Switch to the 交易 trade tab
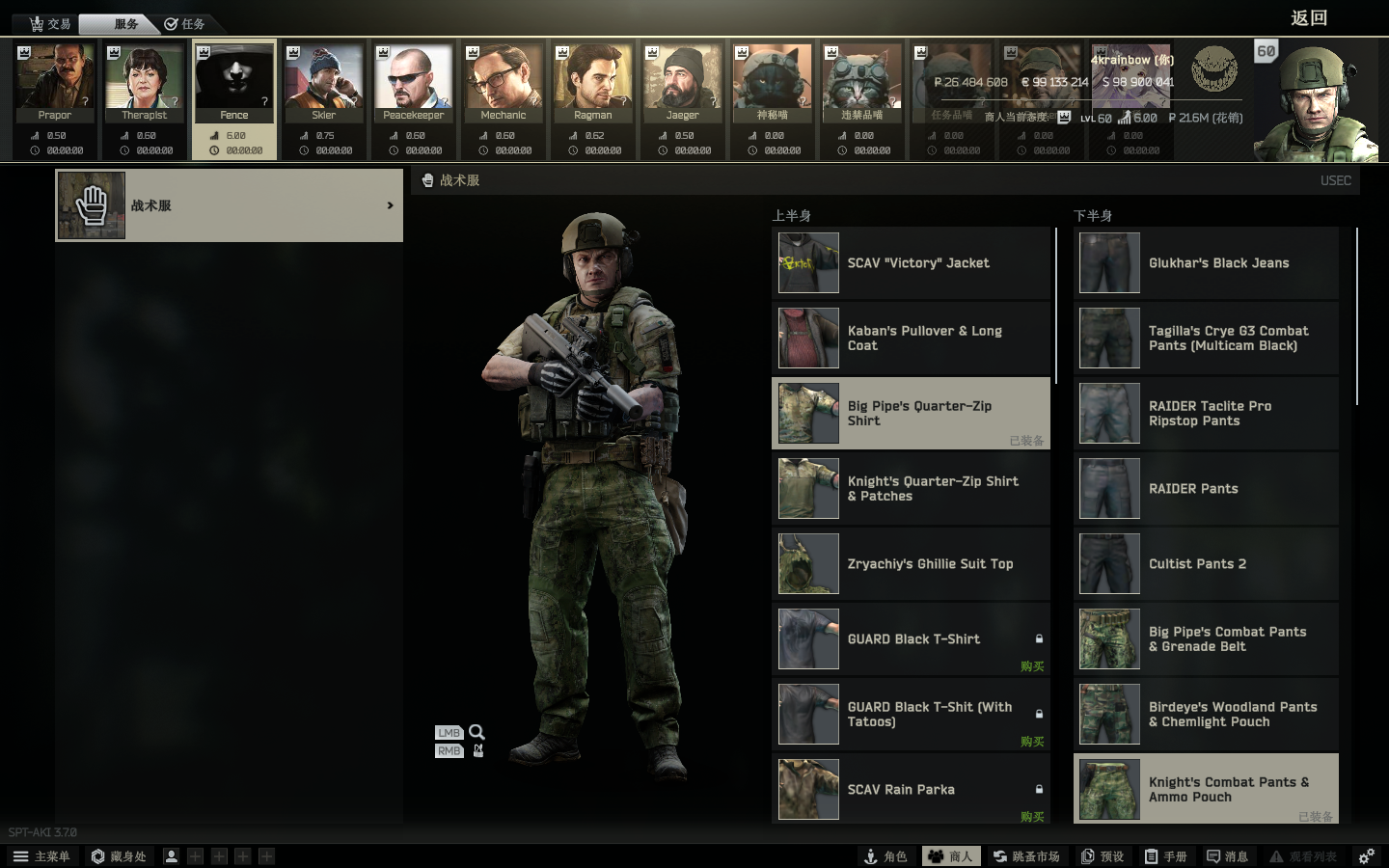 [50, 24]
